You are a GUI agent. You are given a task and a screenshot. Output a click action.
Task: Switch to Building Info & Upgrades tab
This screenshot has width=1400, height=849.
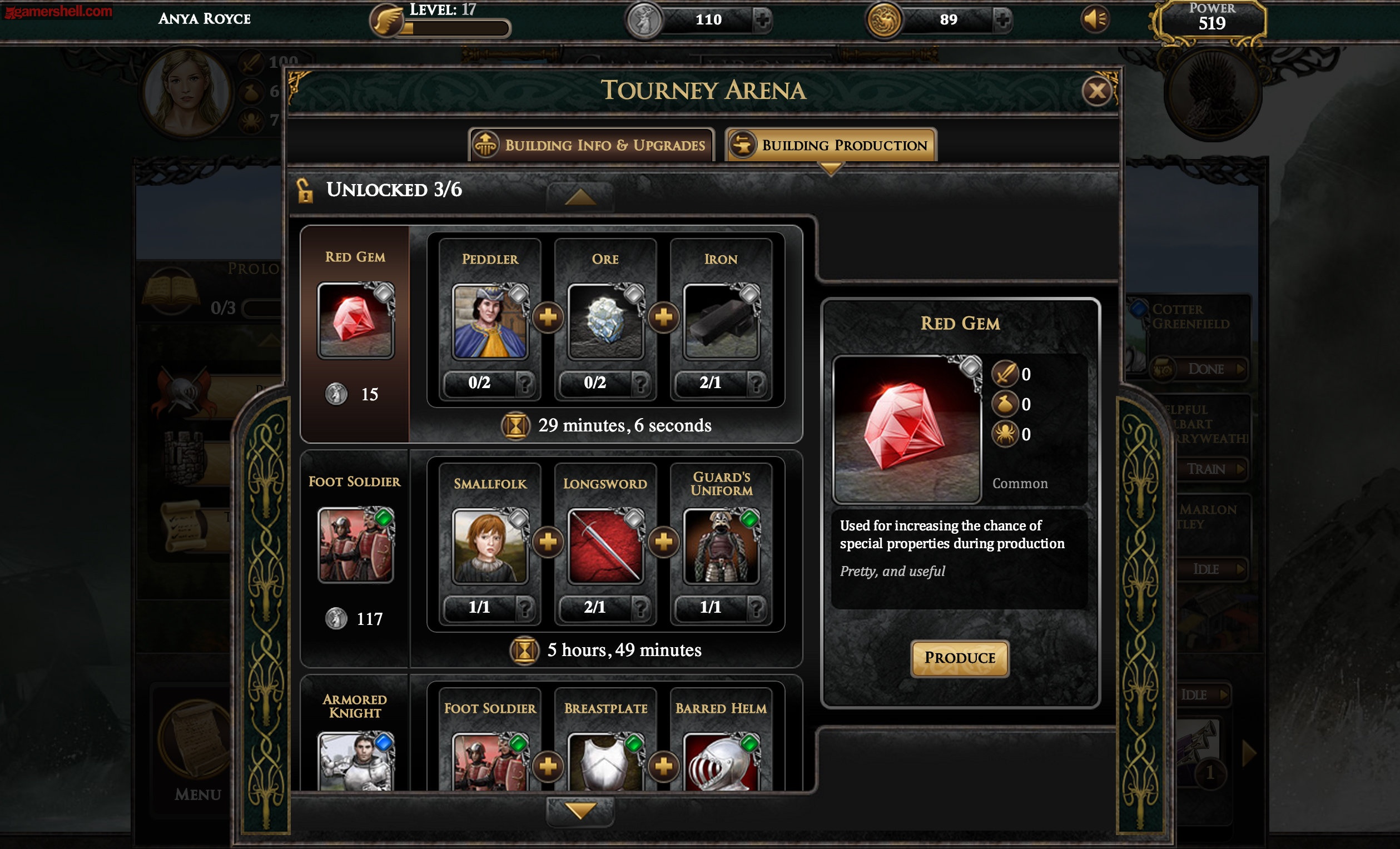tap(591, 145)
